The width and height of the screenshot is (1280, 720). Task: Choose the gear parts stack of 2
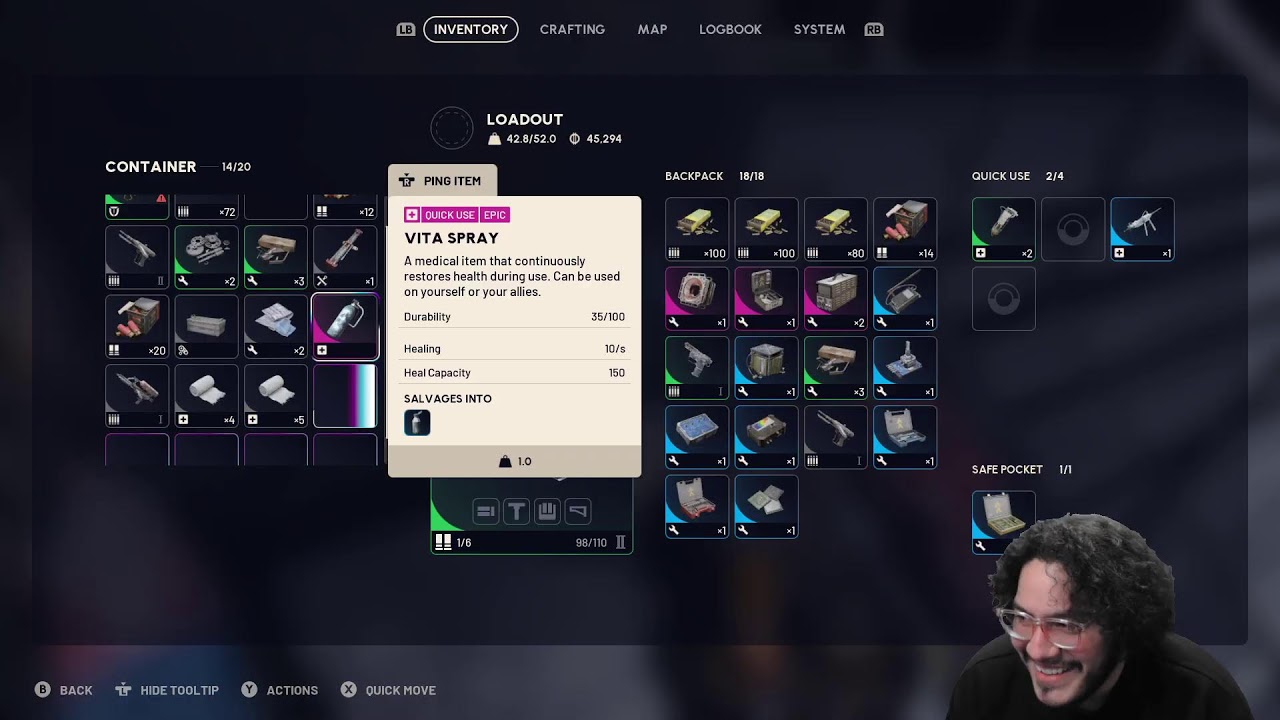[x=207, y=257]
